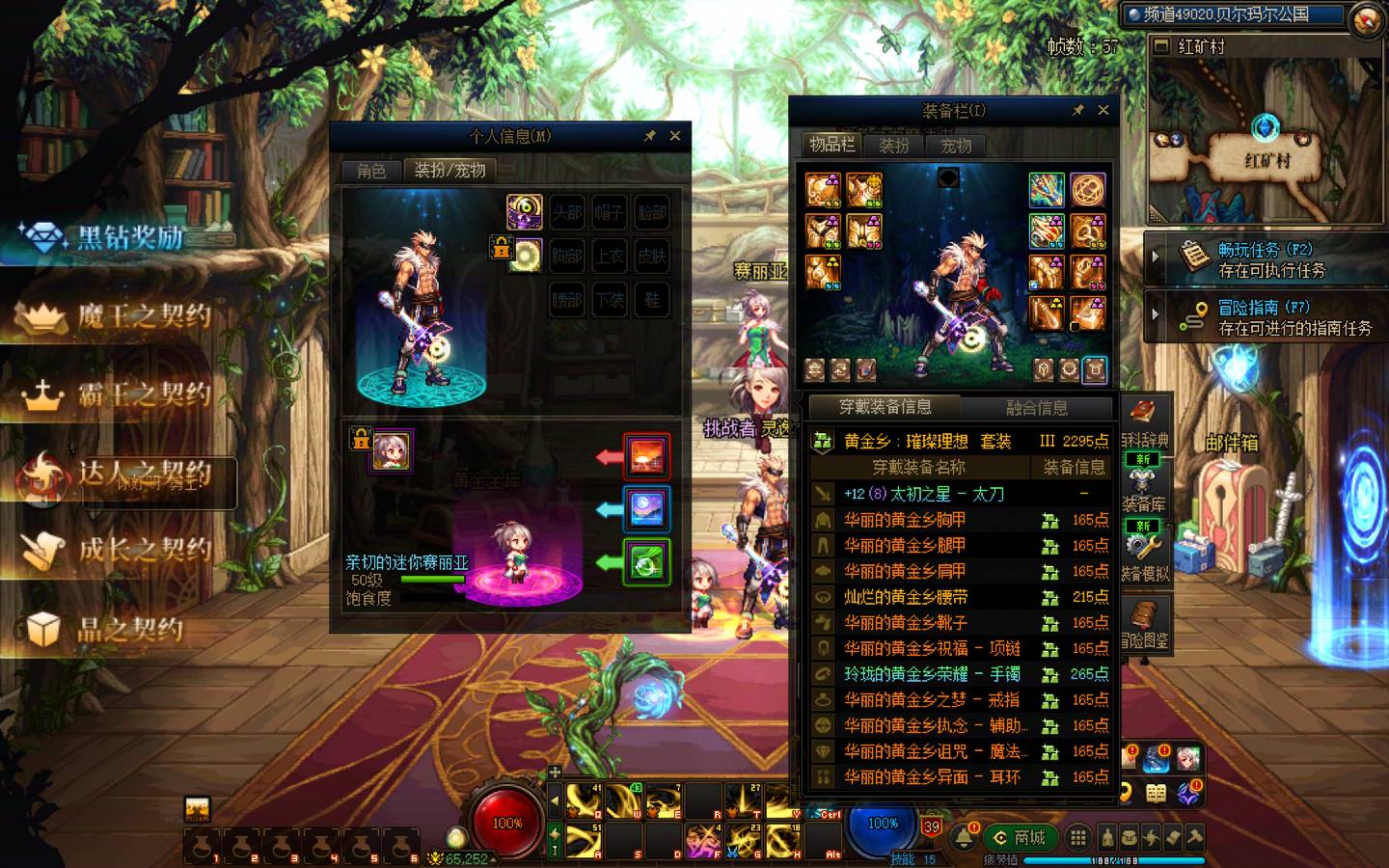
Task: Open the 物品栏 inventory tab
Action: click(831, 145)
